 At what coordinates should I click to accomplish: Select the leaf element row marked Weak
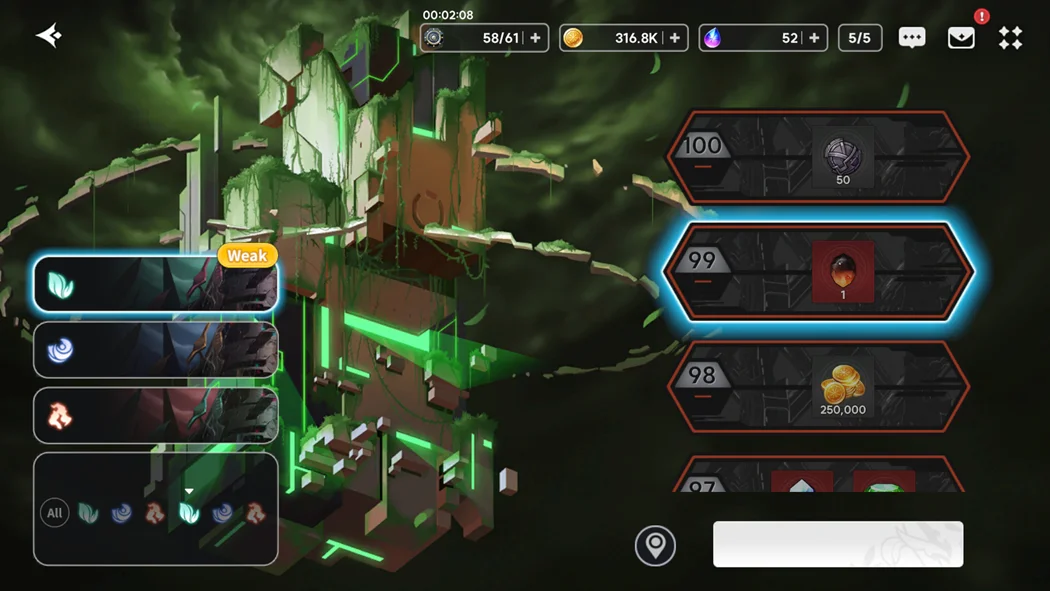155,284
